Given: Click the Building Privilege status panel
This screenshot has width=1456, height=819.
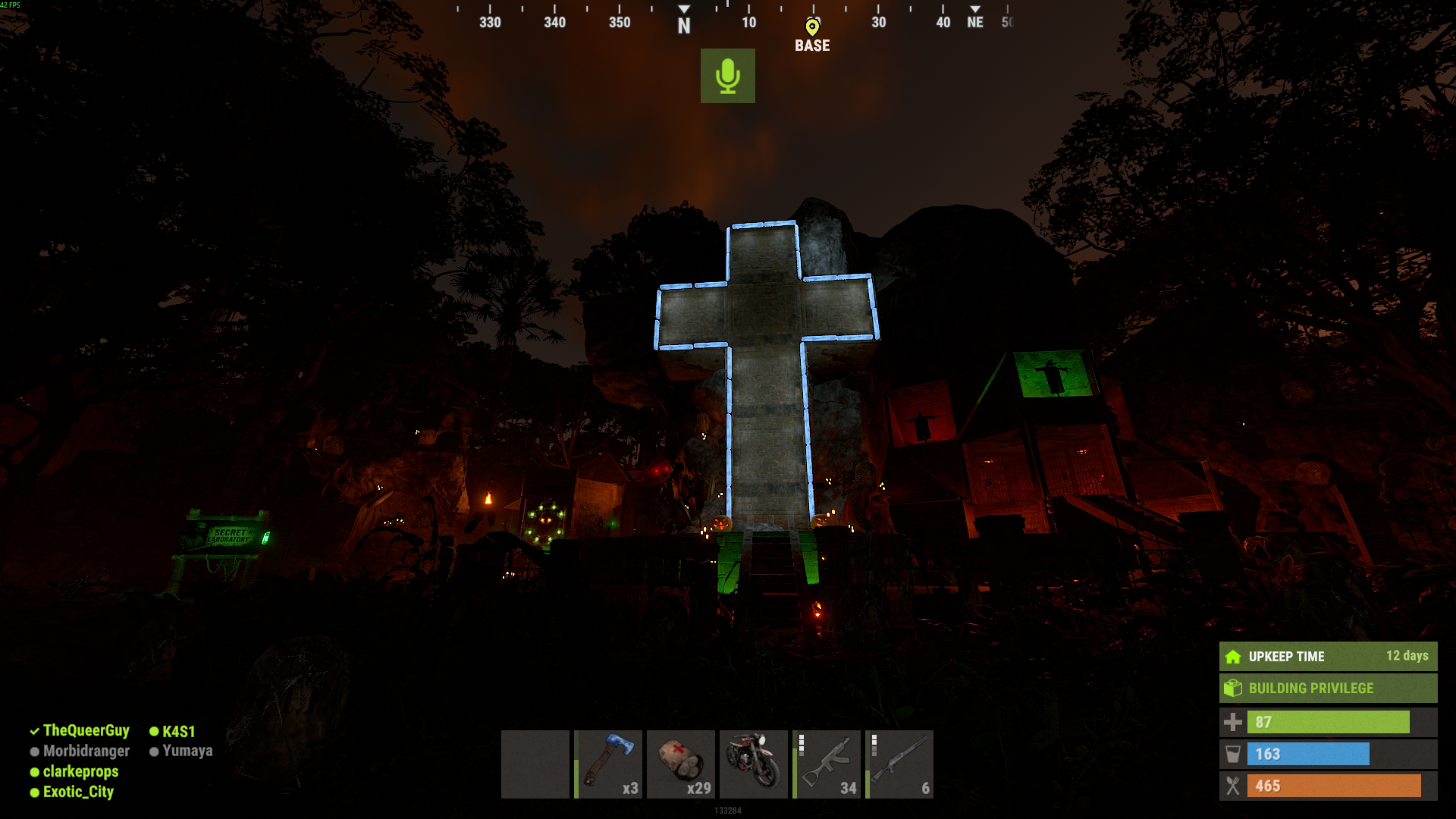Looking at the screenshot, I should (1328, 689).
